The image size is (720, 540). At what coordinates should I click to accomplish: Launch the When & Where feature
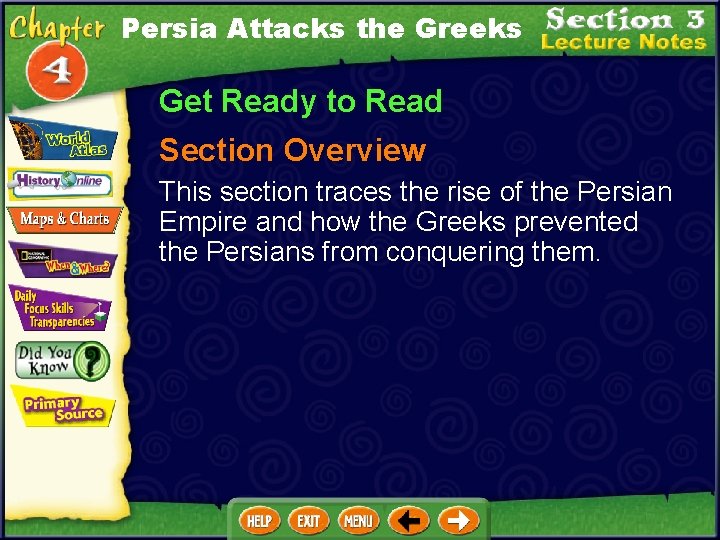pos(63,261)
